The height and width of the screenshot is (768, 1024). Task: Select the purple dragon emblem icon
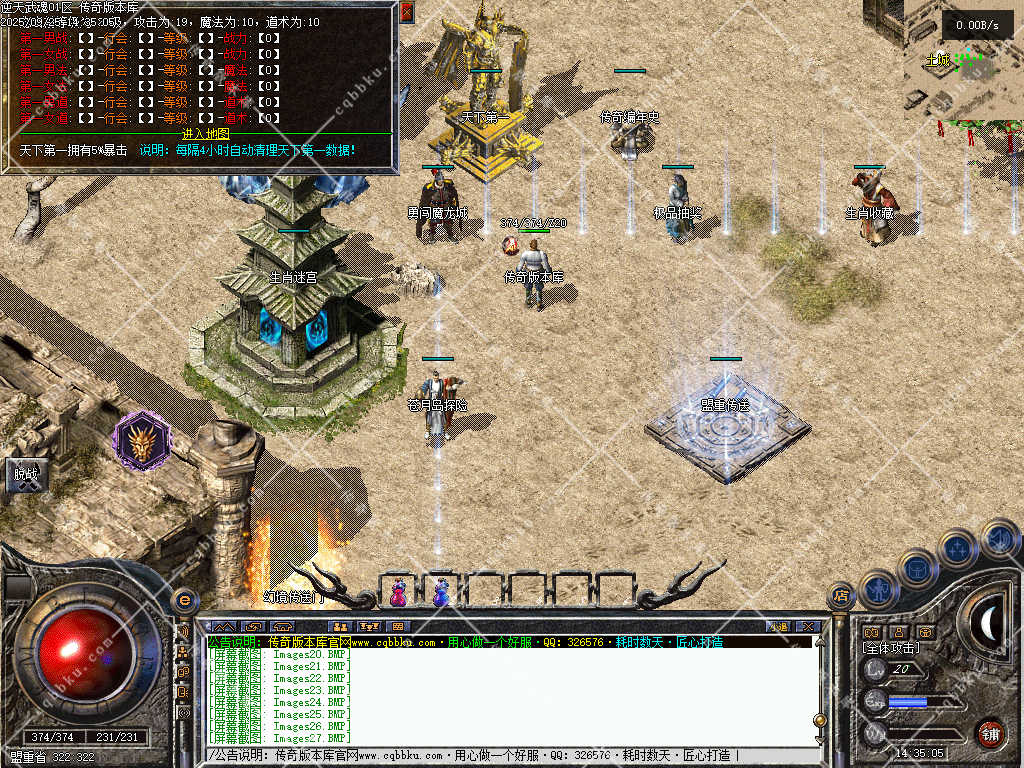click(x=141, y=440)
